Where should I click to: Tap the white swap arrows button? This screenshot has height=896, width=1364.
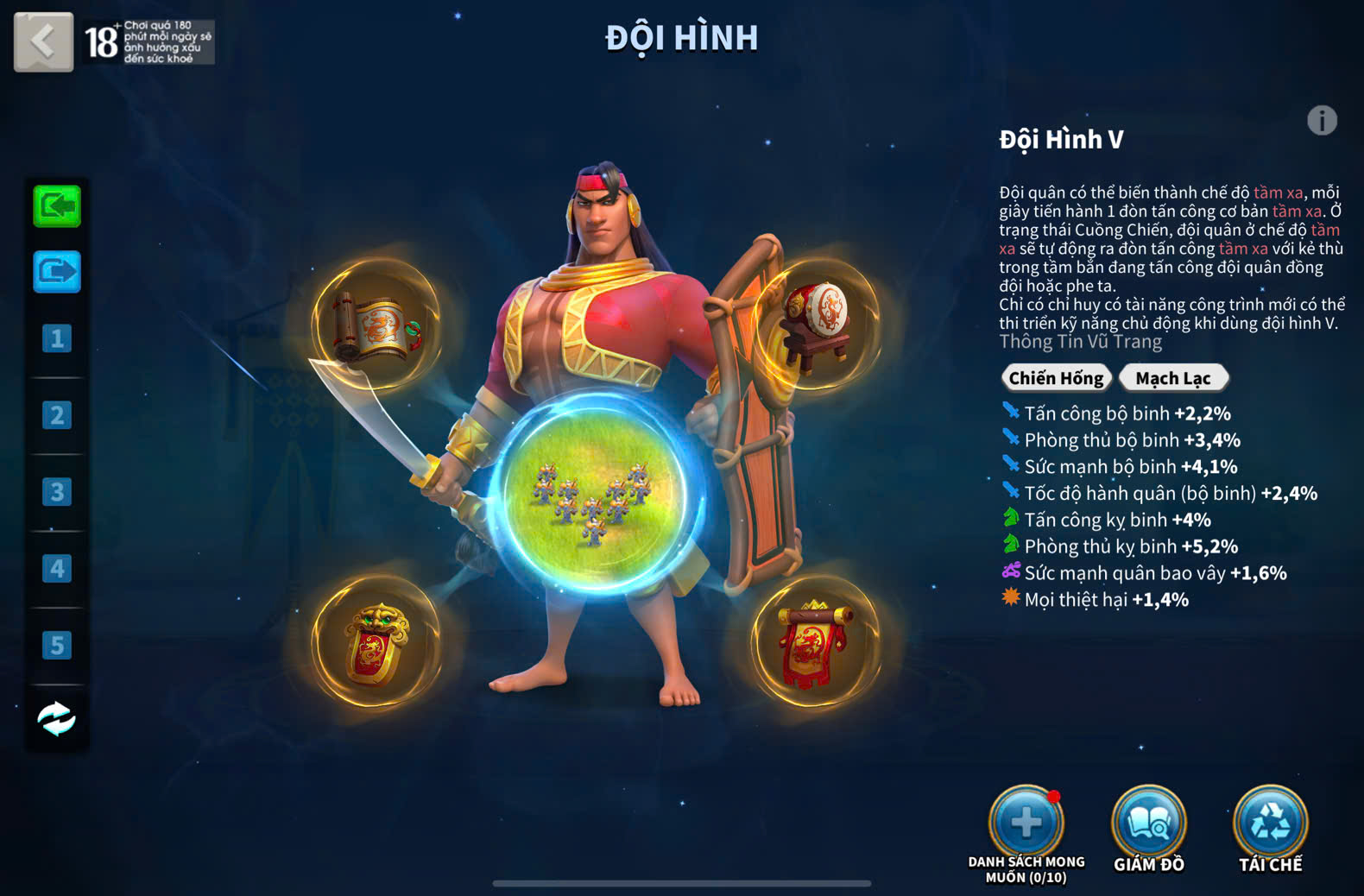57,719
